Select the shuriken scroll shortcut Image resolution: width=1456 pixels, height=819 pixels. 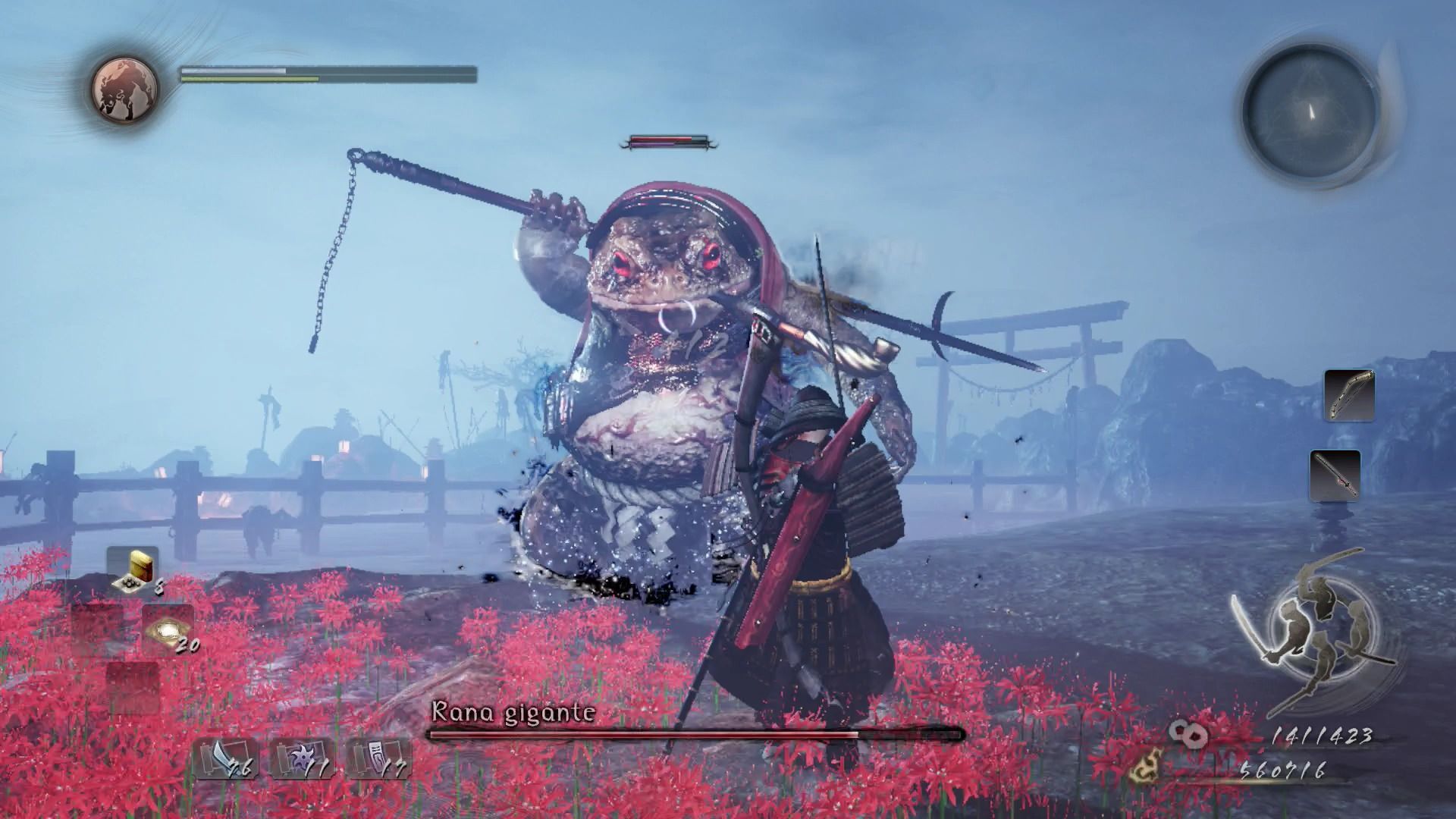pyautogui.click(x=302, y=759)
